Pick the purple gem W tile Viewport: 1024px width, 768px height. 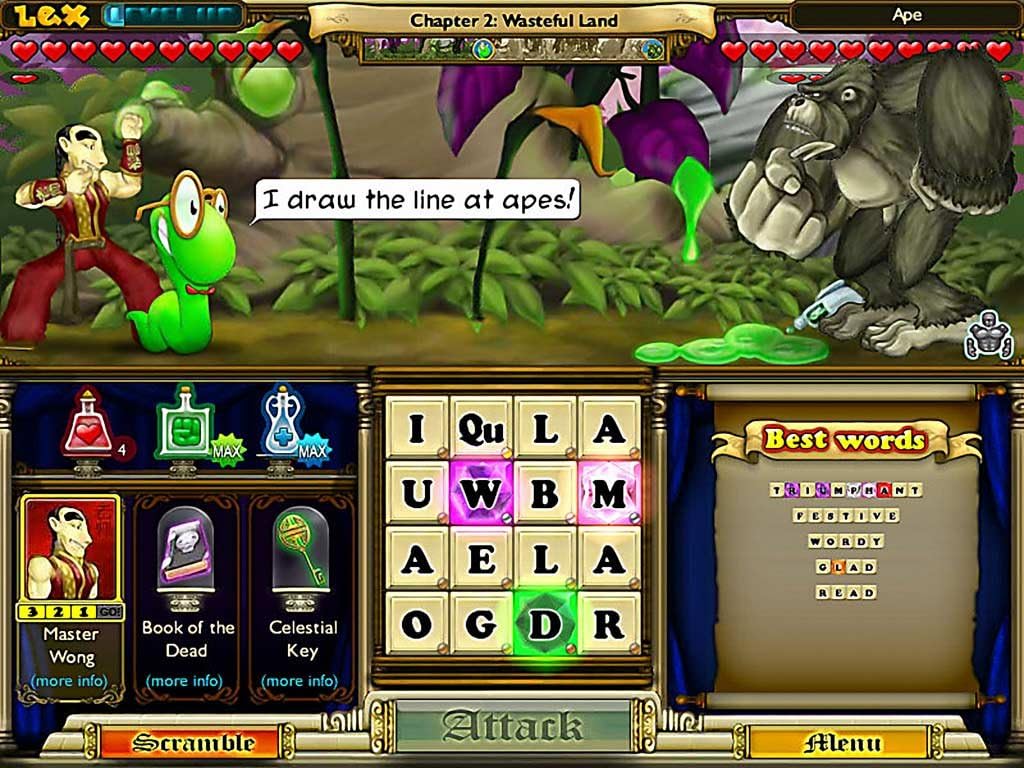481,493
